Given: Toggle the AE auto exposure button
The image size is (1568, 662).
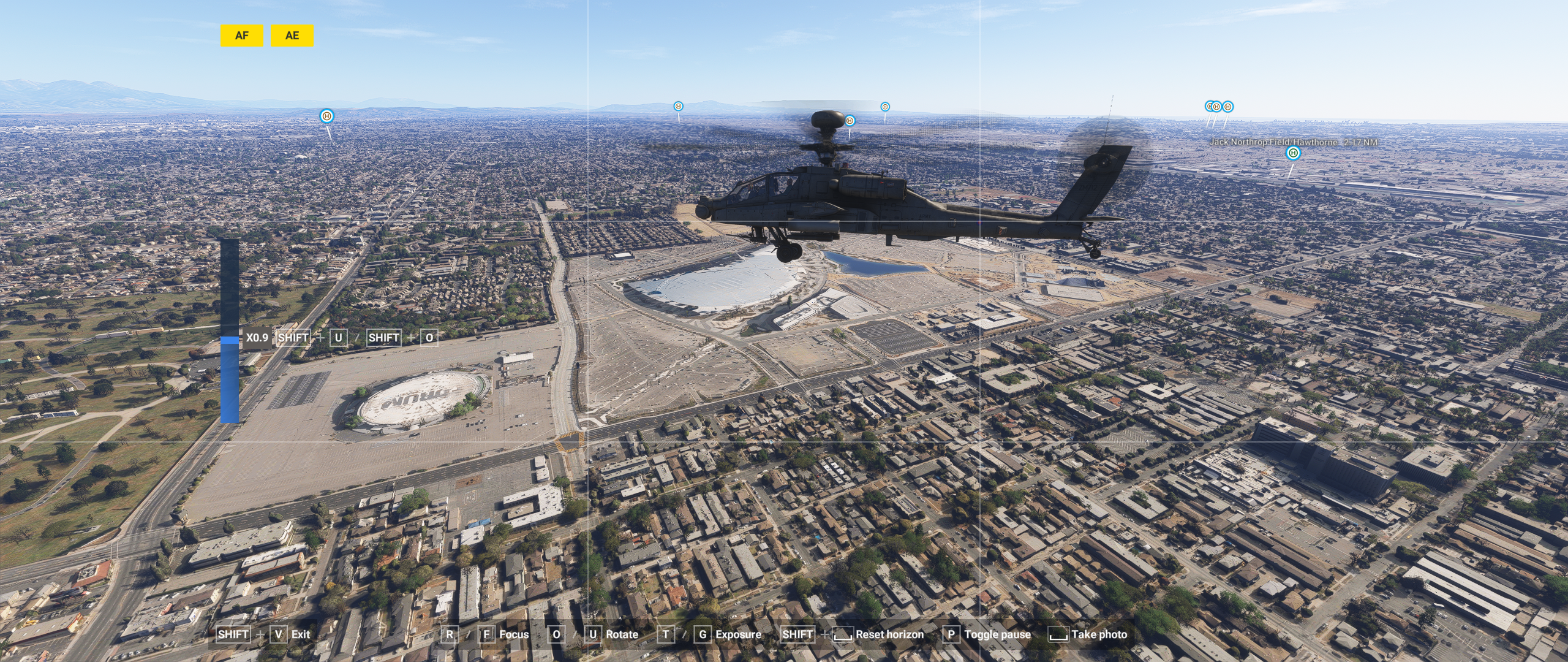Looking at the screenshot, I should point(292,36).
